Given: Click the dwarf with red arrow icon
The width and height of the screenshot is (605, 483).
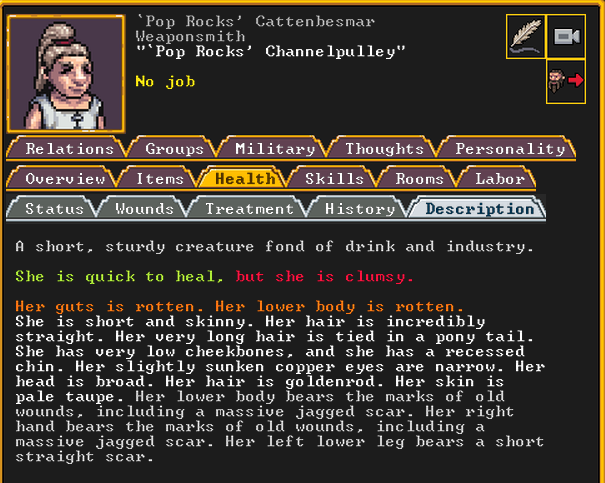Looking at the screenshot, I should tap(566, 82).
